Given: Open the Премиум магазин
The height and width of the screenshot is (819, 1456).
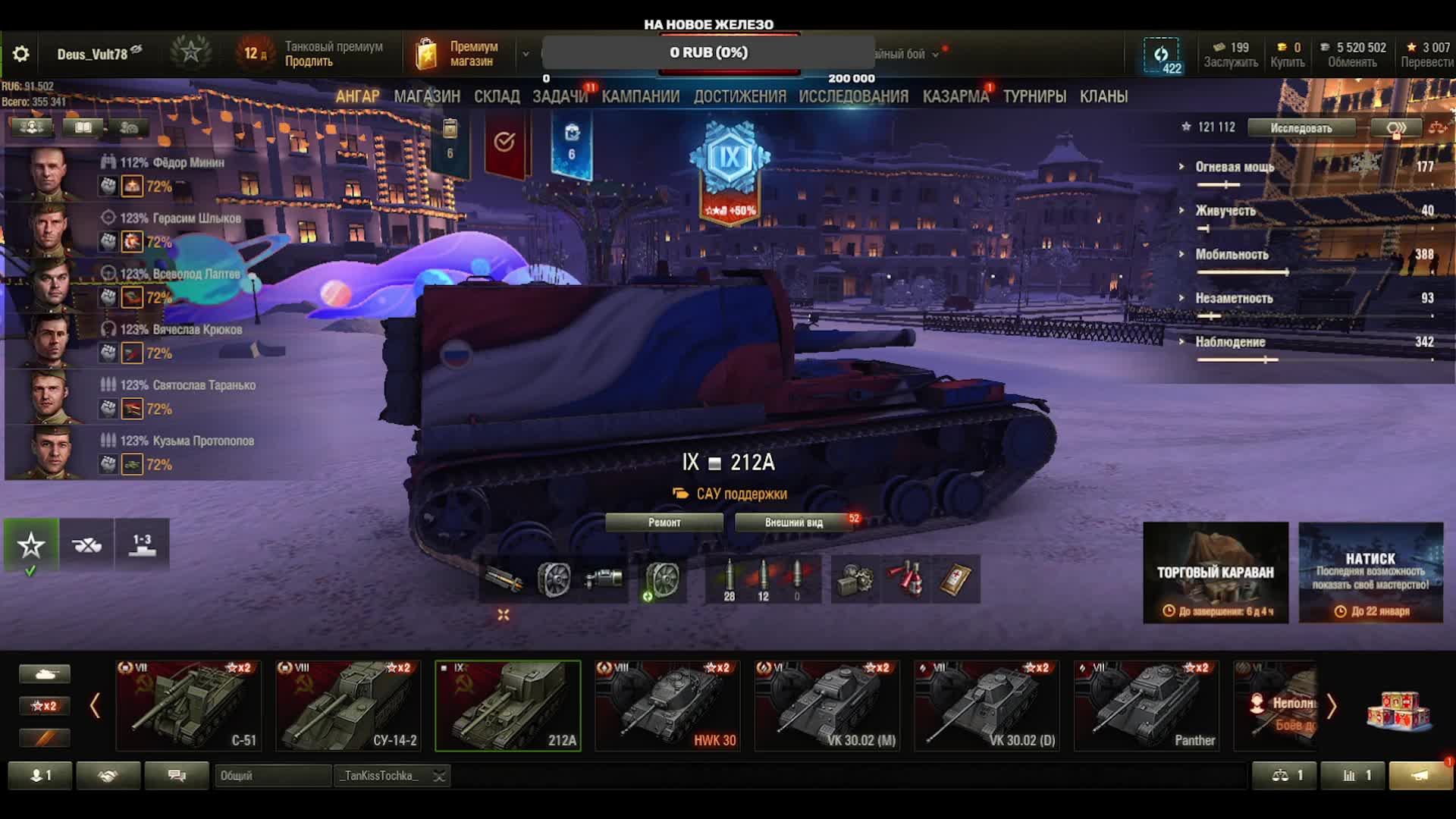Looking at the screenshot, I should pyautogui.click(x=459, y=54).
